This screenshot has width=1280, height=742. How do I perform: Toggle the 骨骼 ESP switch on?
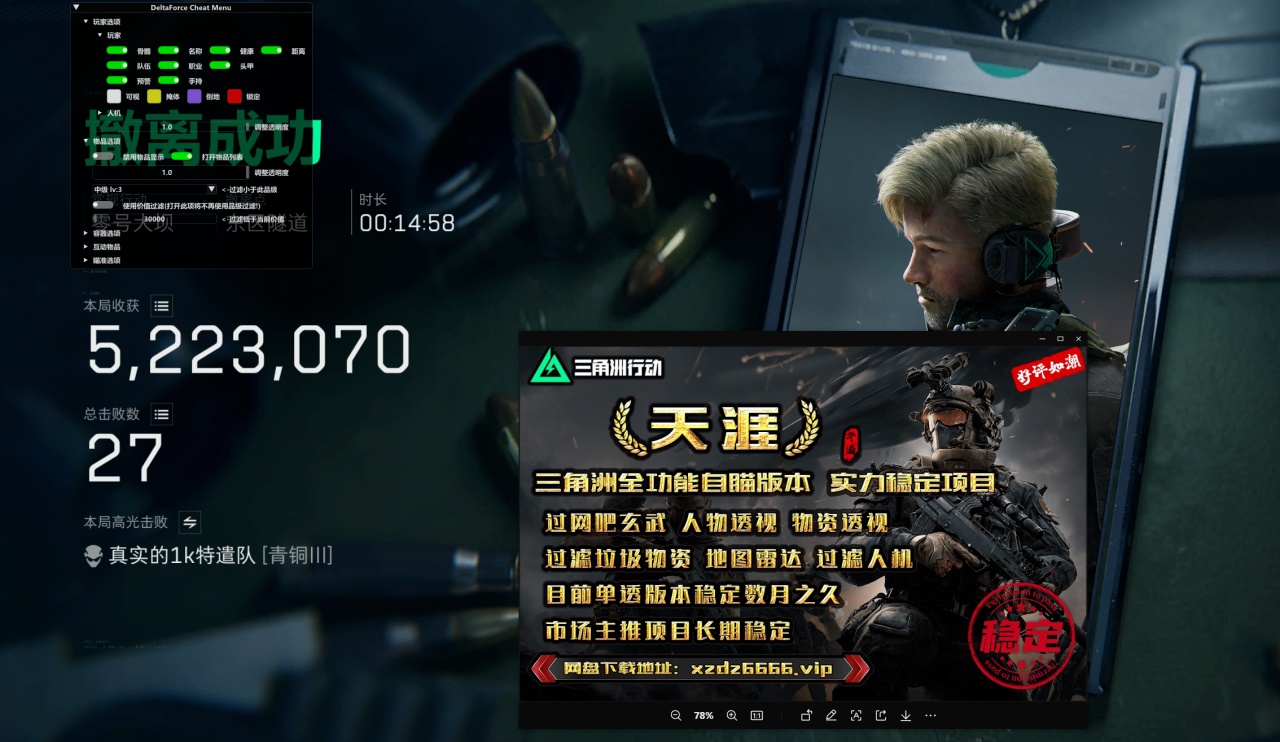(117, 50)
